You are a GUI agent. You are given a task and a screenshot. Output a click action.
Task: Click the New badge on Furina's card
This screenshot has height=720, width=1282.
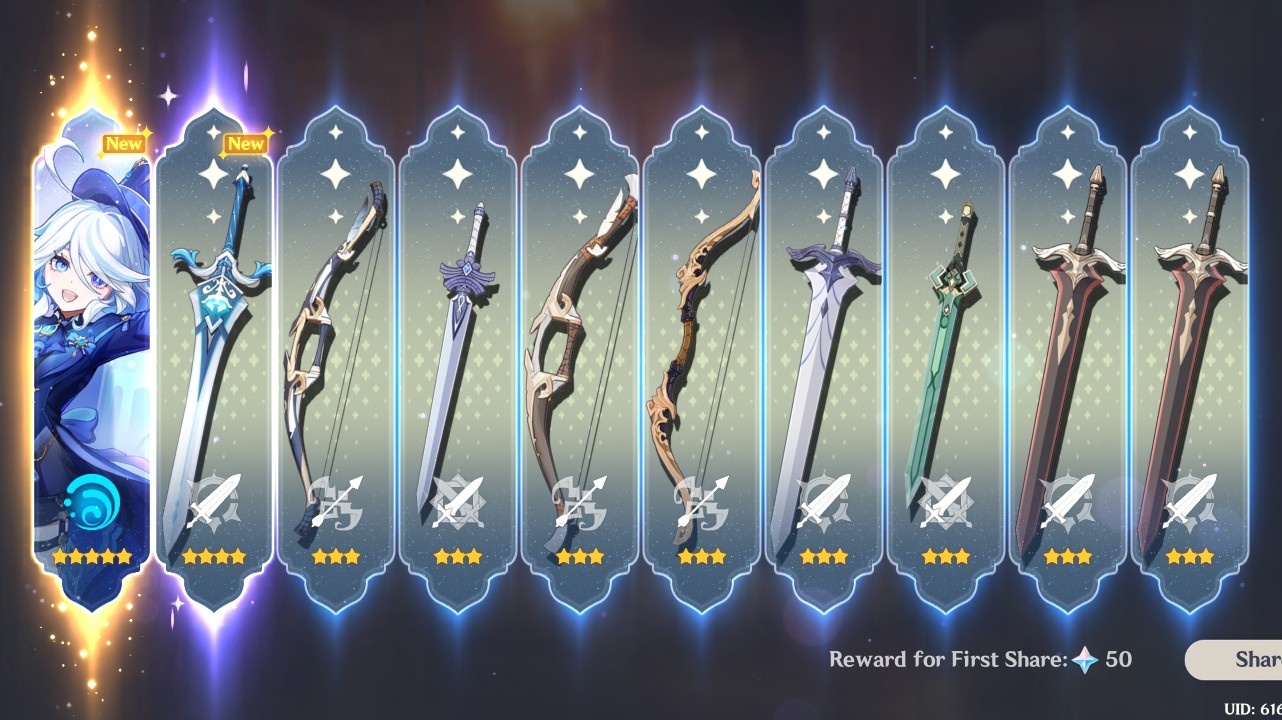[x=122, y=143]
